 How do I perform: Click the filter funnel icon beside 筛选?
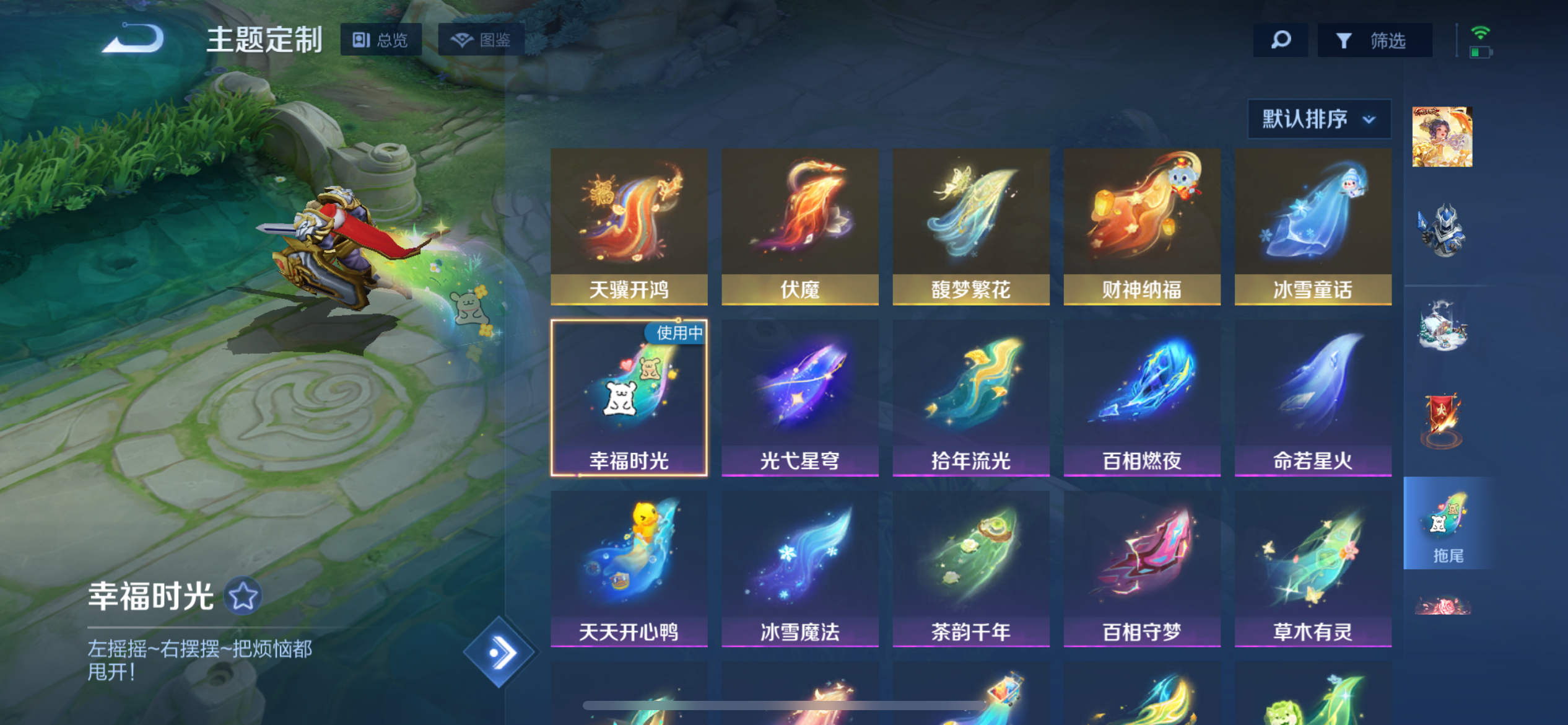click(1343, 40)
